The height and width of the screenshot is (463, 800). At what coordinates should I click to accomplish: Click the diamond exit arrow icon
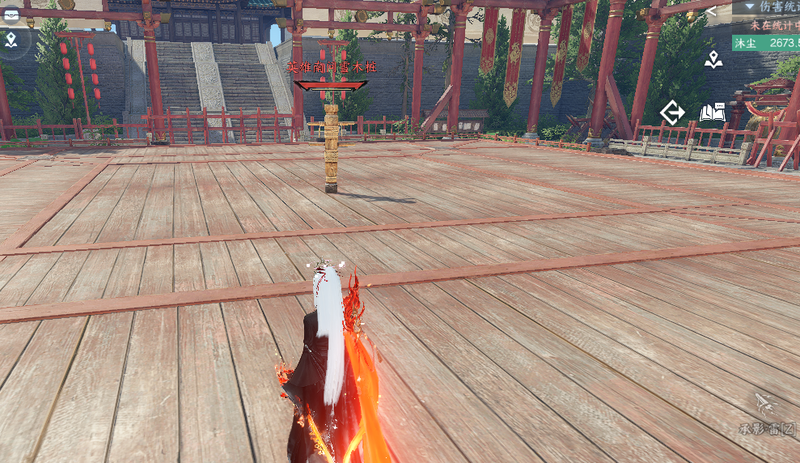pos(673,112)
